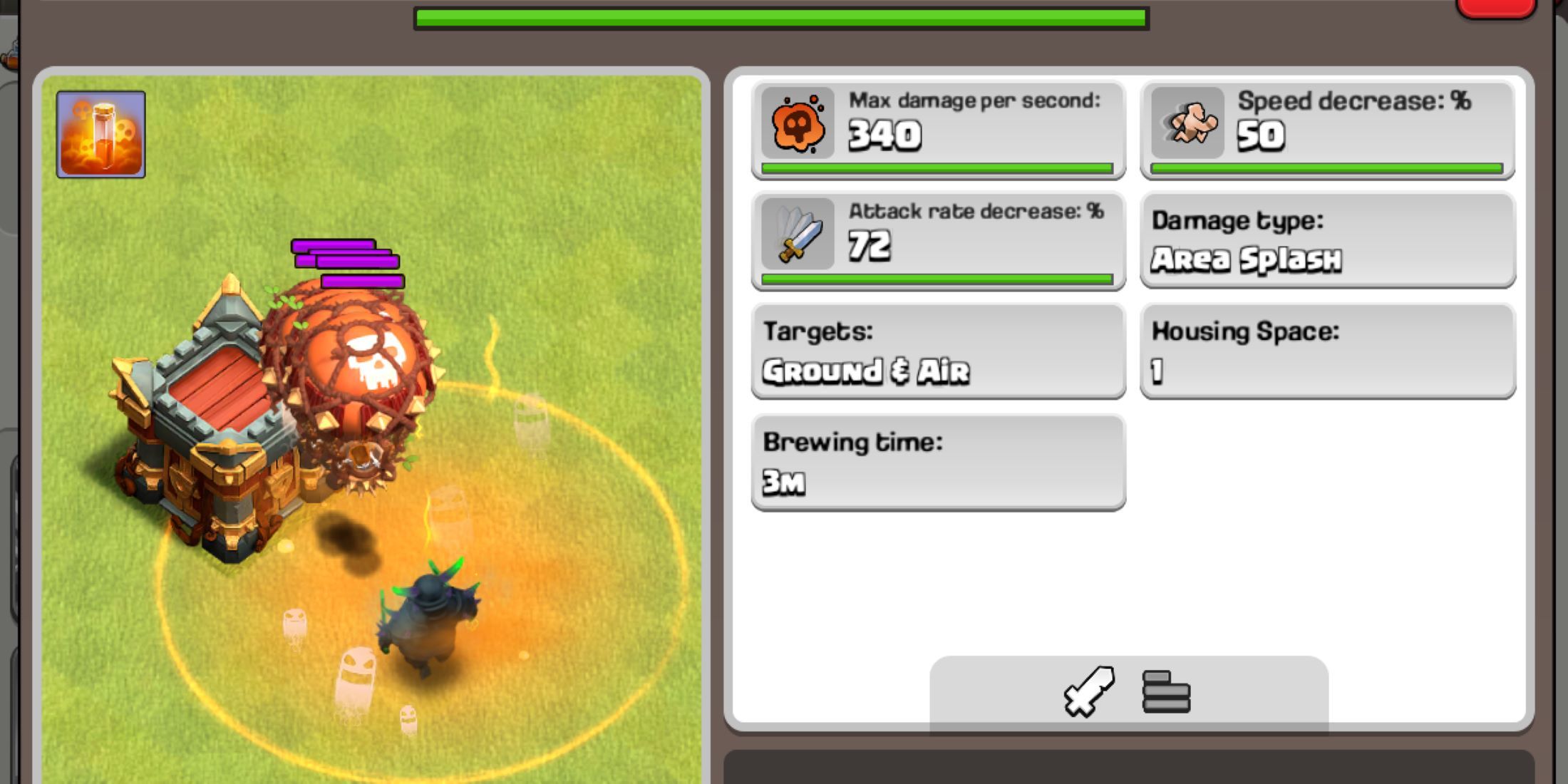Expand the Damage type panel
This screenshot has width=1568, height=784.
[x=1326, y=241]
